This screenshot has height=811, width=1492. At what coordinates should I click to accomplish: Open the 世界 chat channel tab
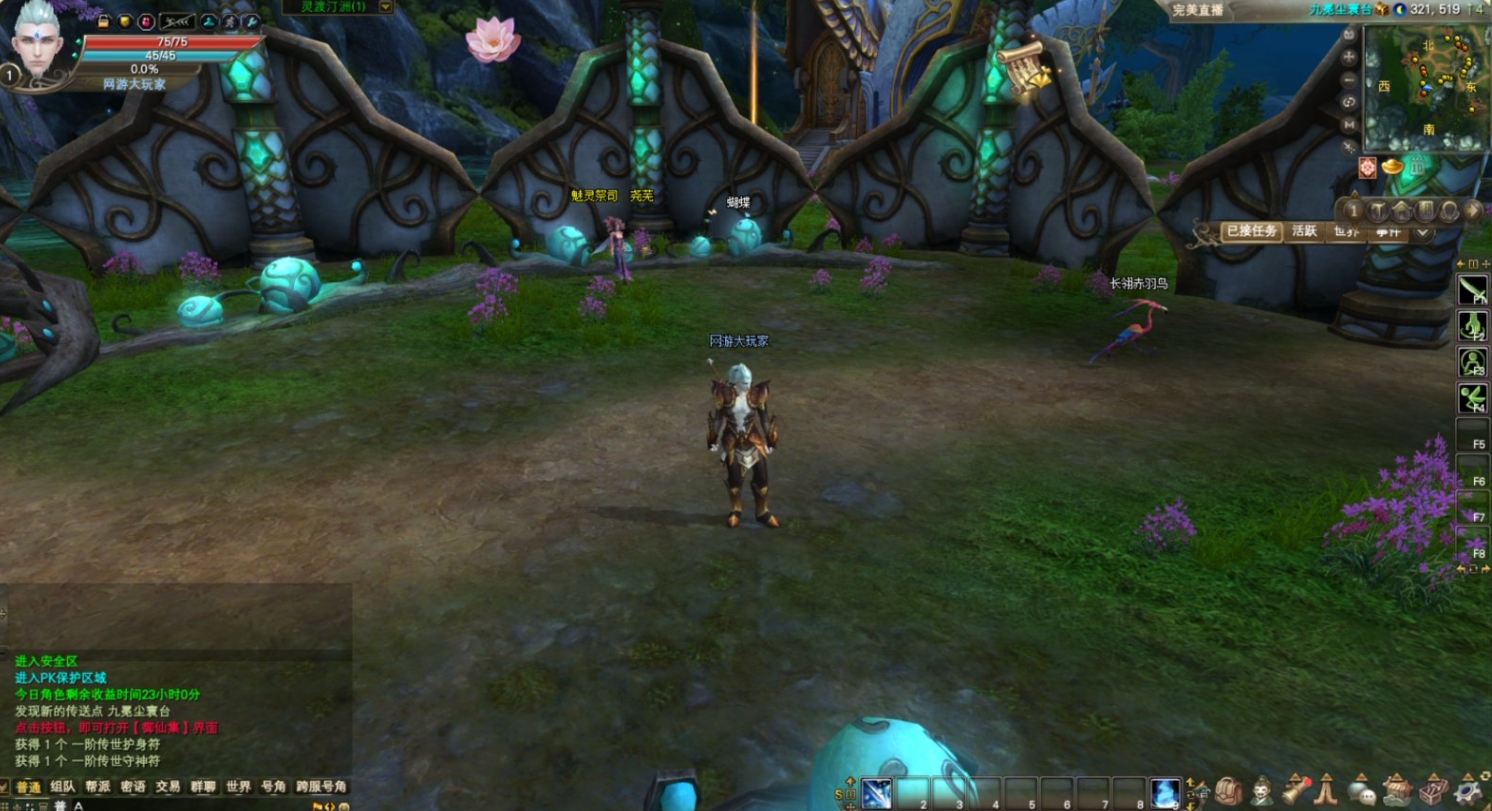click(238, 787)
